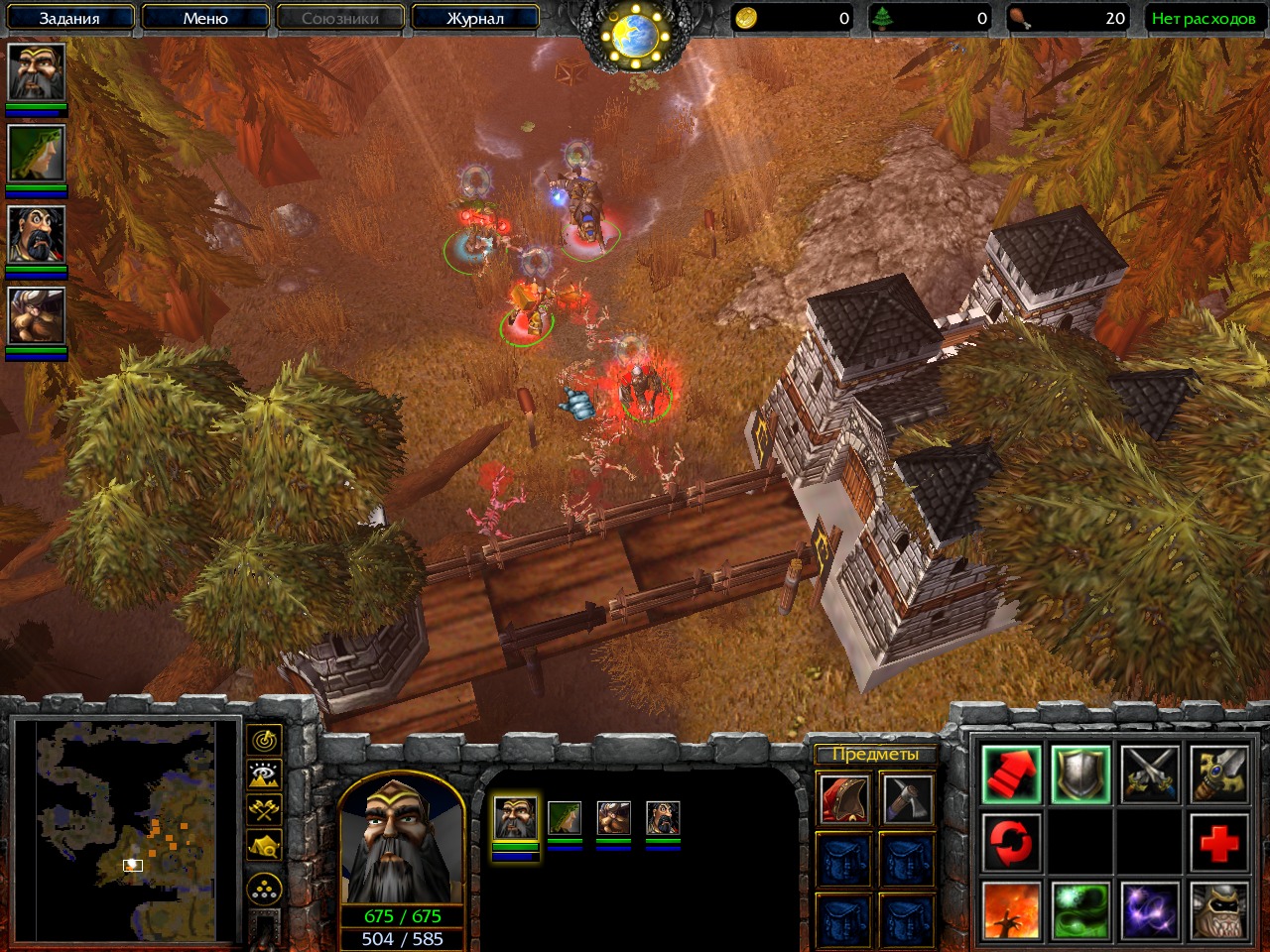This screenshot has width=1270, height=952.
Task: Open the red cross hero skills button
Action: [1218, 843]
